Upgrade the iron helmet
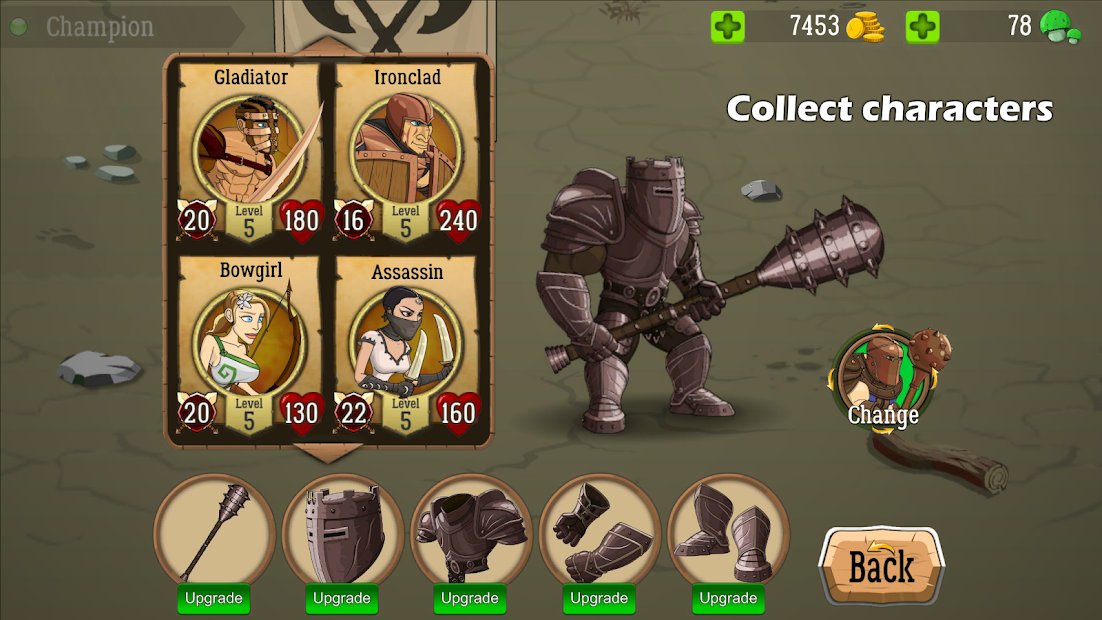This screenshot has height=620, width=1102. click(342, 599)
